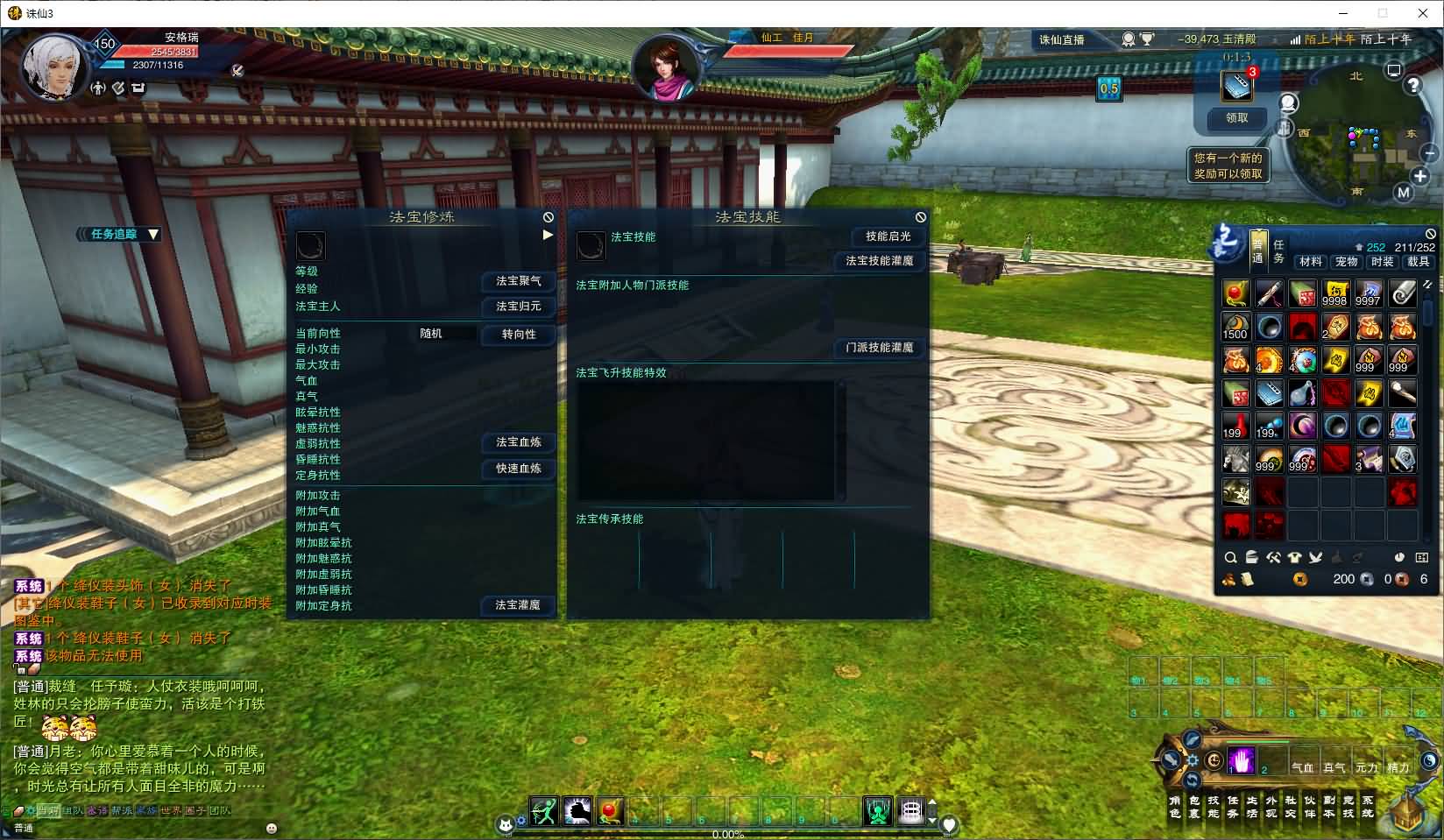Switch to the 宠物 tab in the bag

click(1347, 261)
